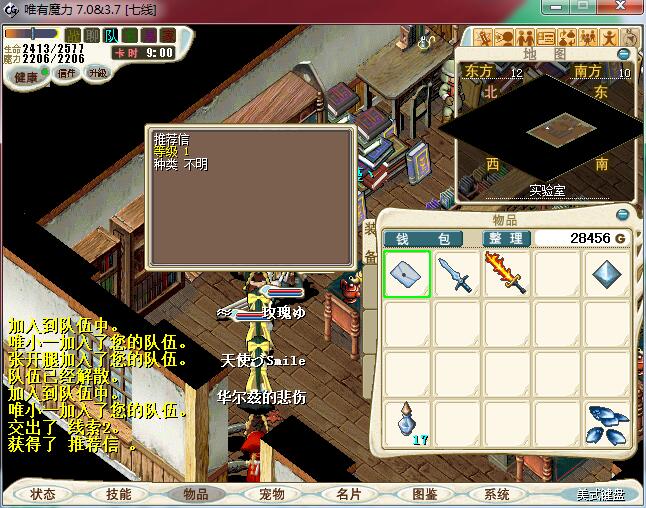
Task: Open the 系统 system menu
Action: (497, 494)
